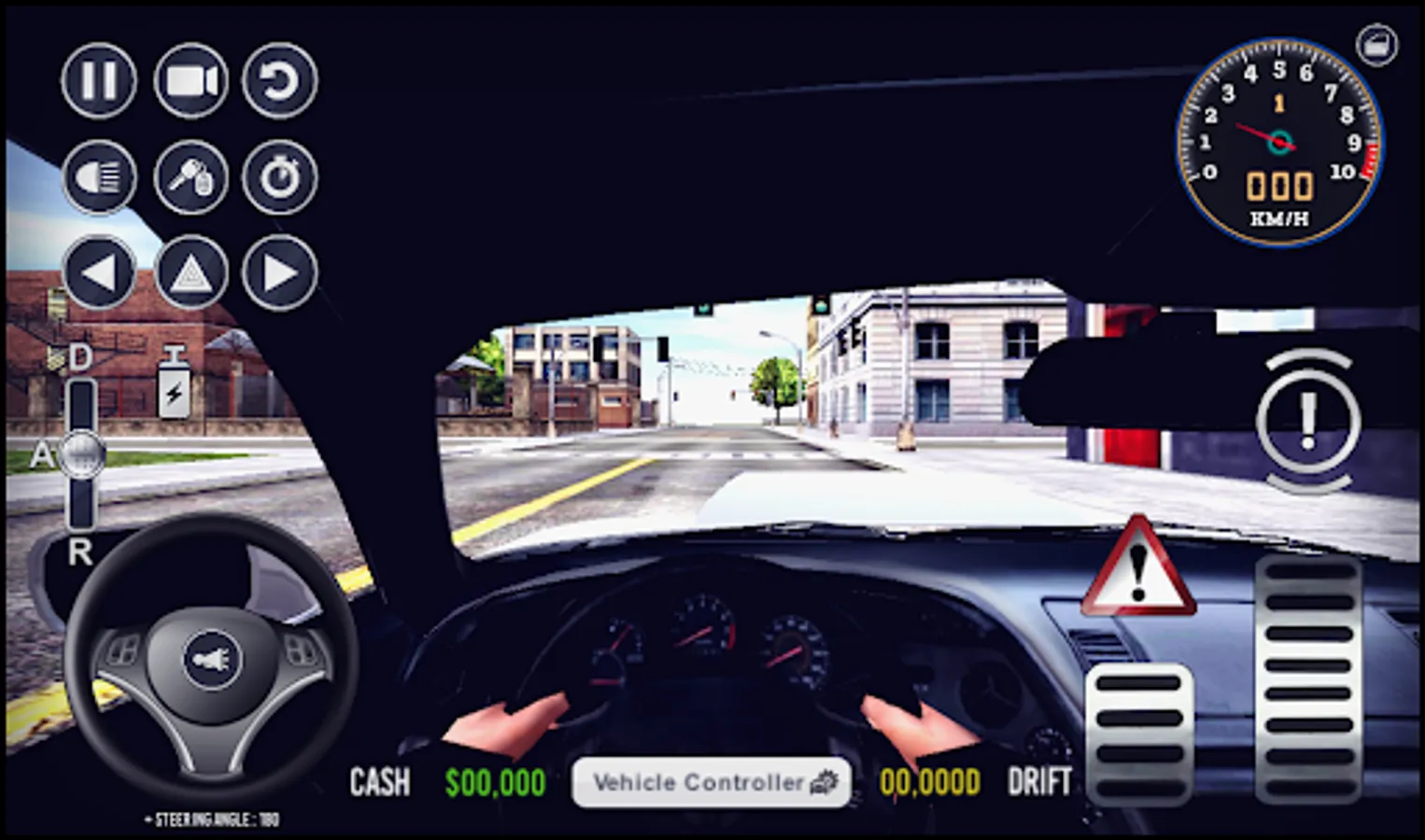Screen dimensions: 1425x840
Task: Open the Vehicle Controller menu
Action: (712, 782)
